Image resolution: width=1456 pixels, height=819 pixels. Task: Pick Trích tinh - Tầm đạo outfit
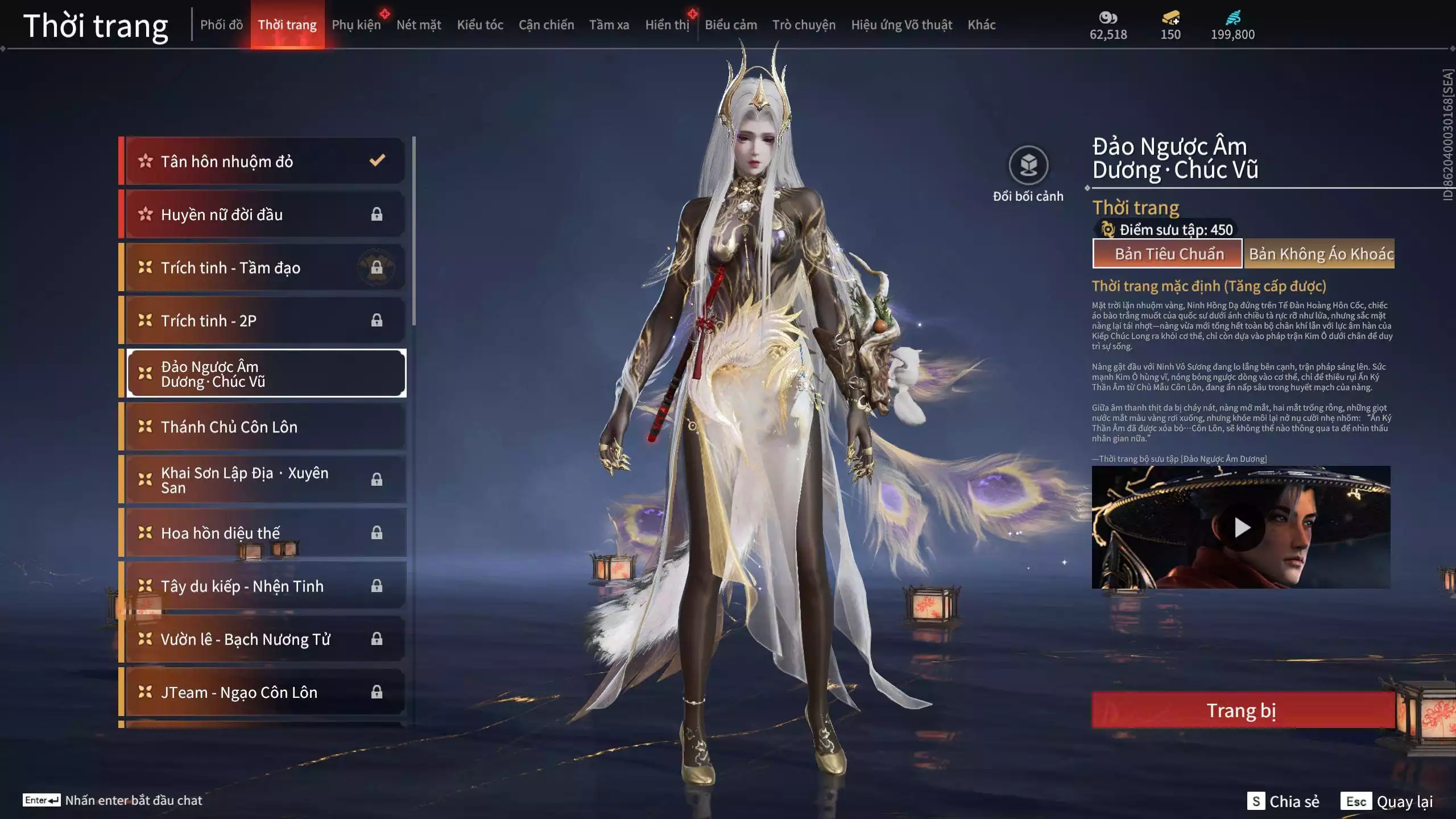264,267
